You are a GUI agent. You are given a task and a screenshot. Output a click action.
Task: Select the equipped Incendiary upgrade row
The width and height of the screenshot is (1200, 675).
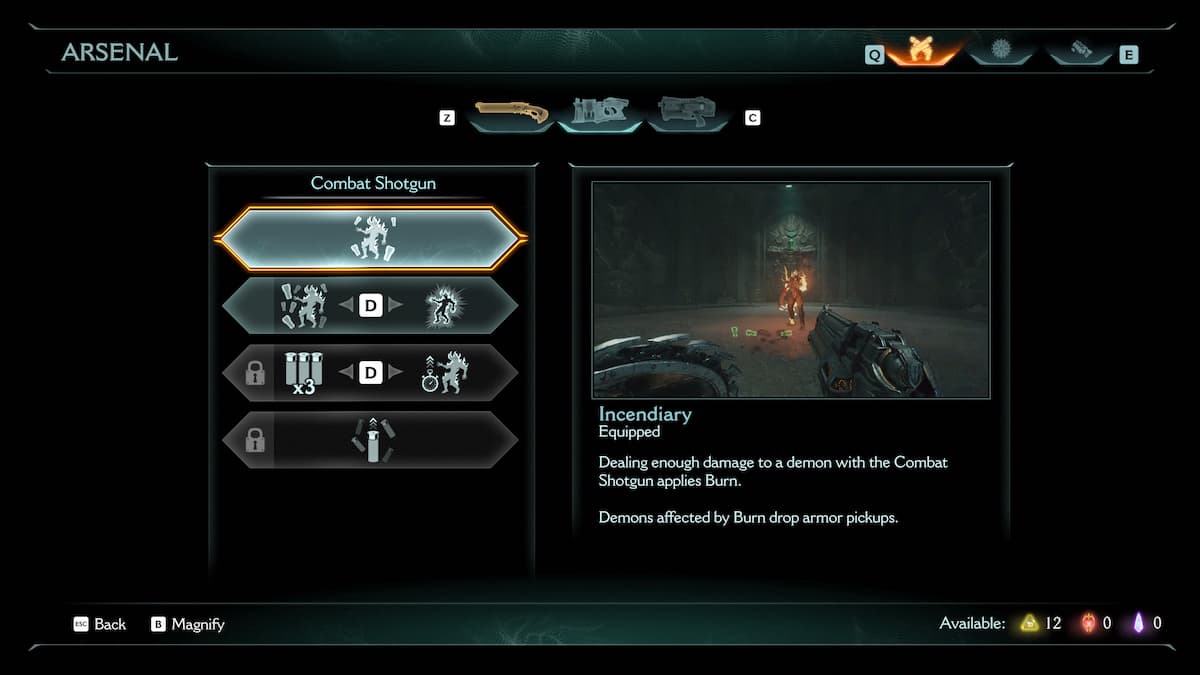(x=370, y=238)
